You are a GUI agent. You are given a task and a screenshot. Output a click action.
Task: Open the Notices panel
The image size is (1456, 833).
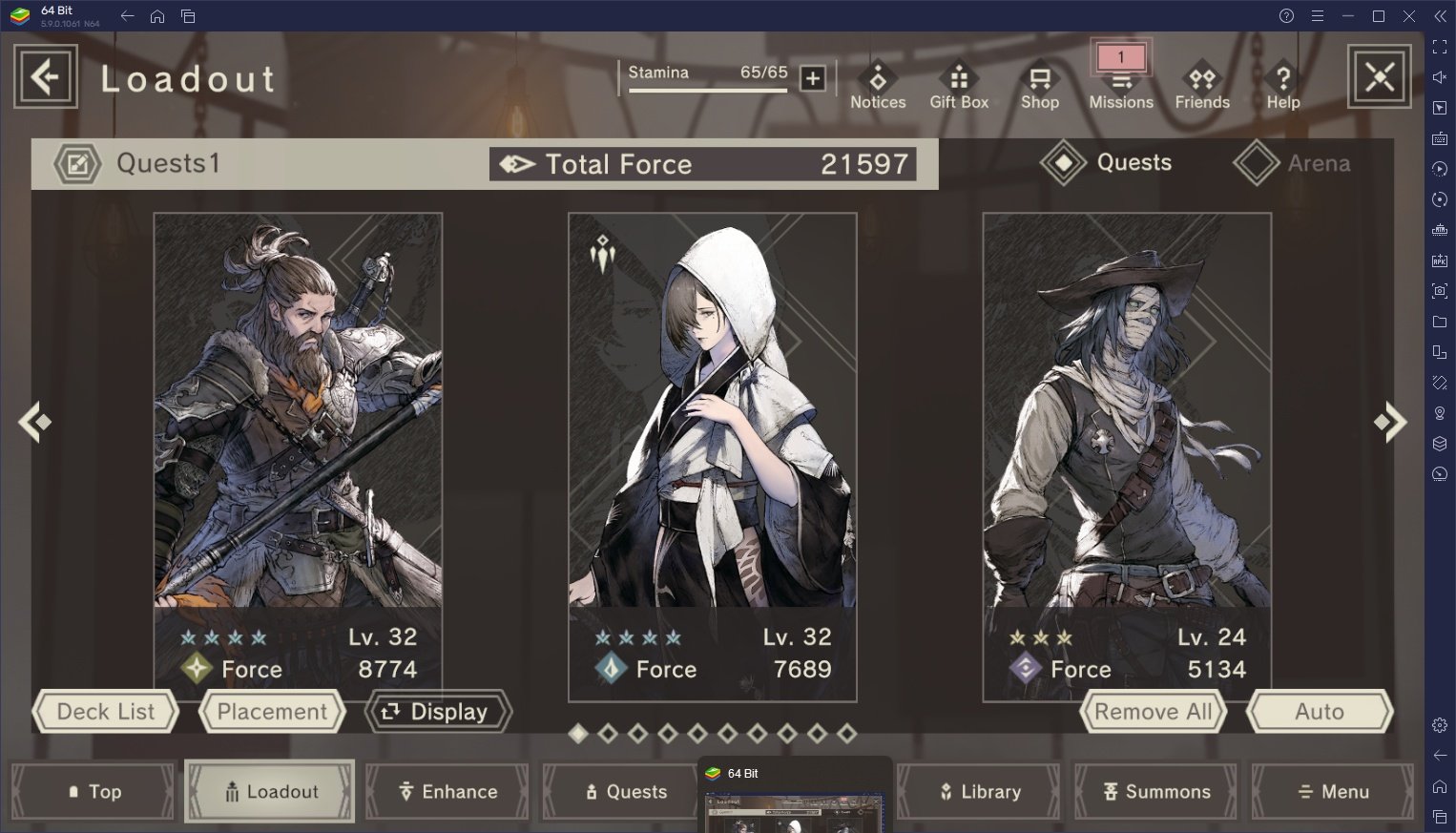pos(878,86)
